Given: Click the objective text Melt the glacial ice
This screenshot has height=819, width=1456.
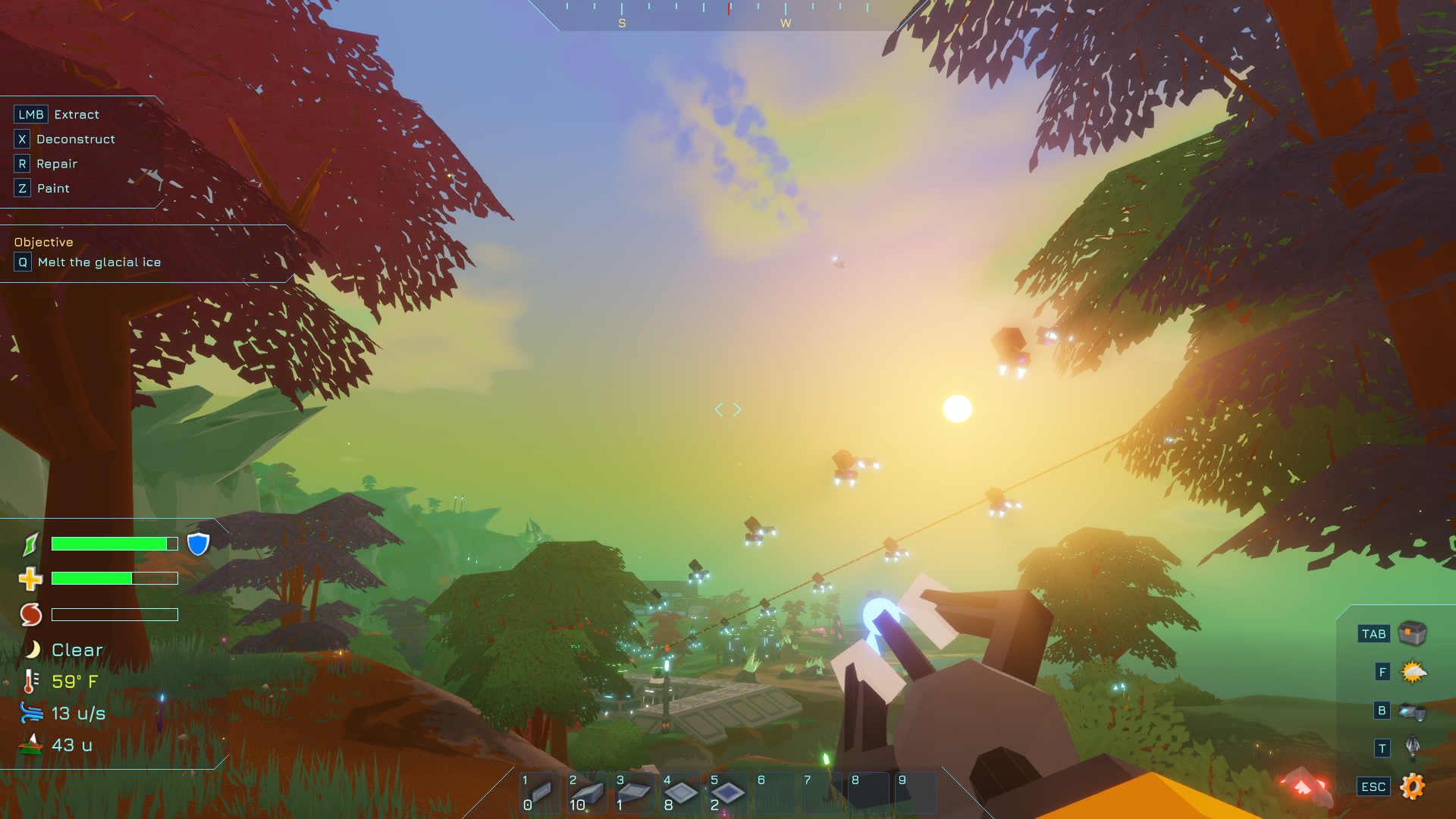Looking at the screenshot, I should [x=105, y=262].
